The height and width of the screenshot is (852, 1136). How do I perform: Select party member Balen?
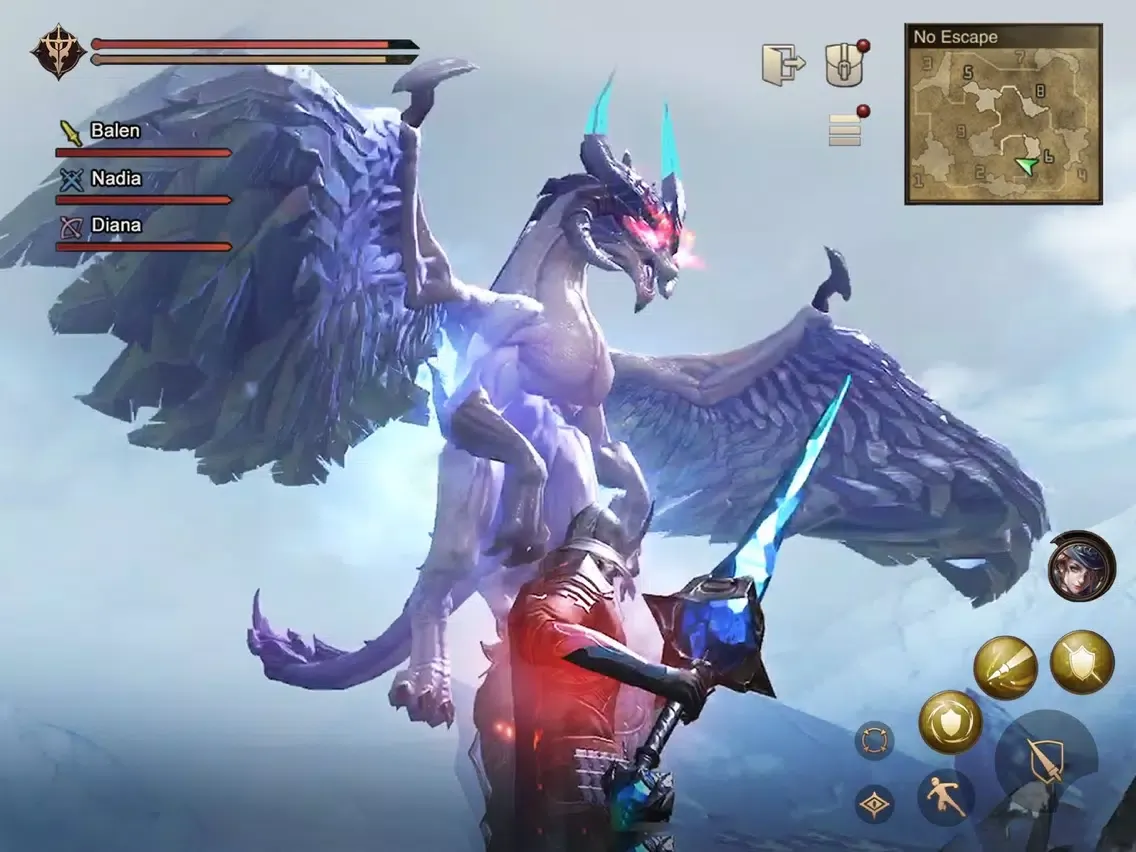(115, 131)
